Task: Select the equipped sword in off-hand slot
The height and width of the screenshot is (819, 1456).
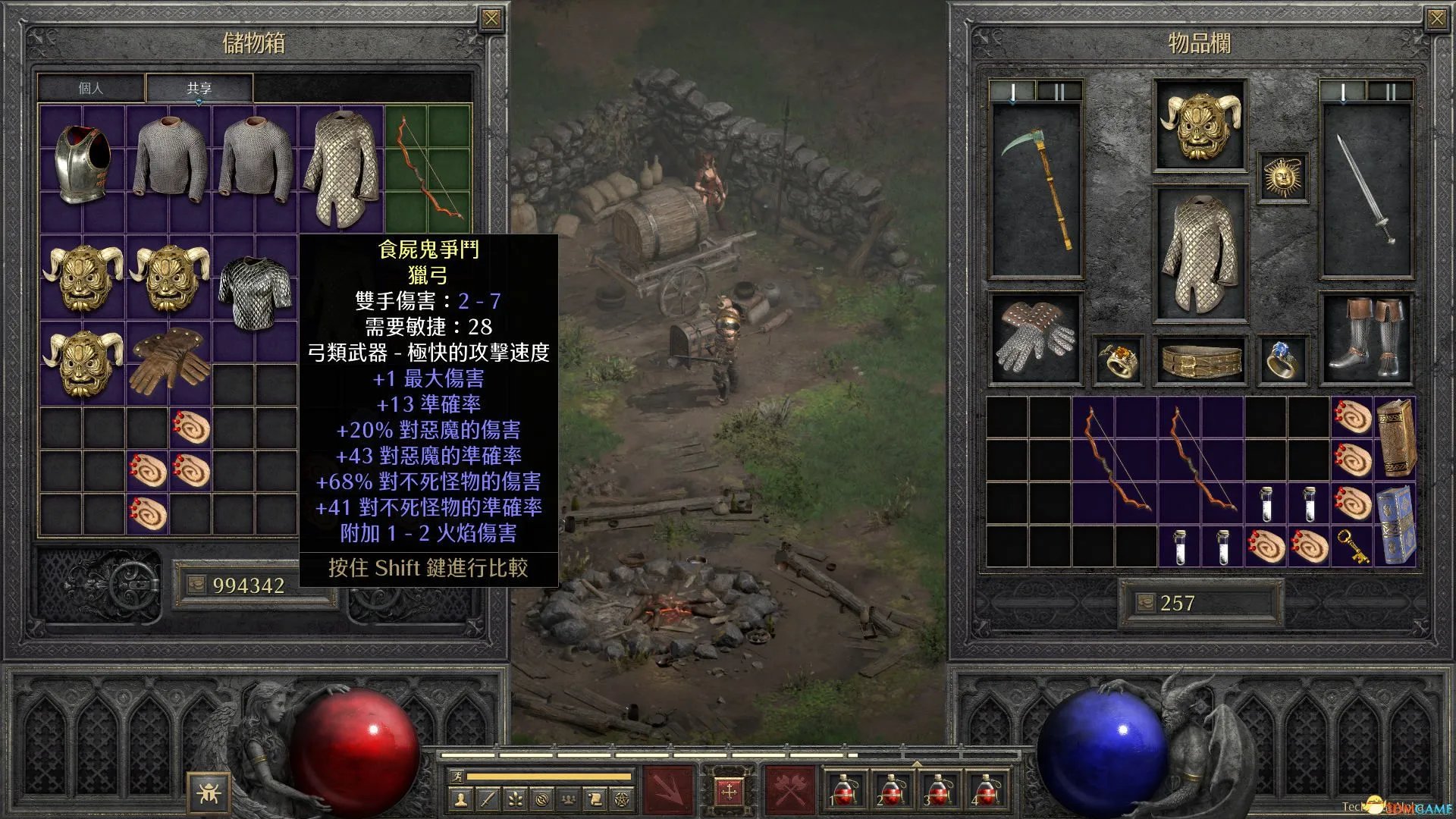Action: coord(1366,190)
